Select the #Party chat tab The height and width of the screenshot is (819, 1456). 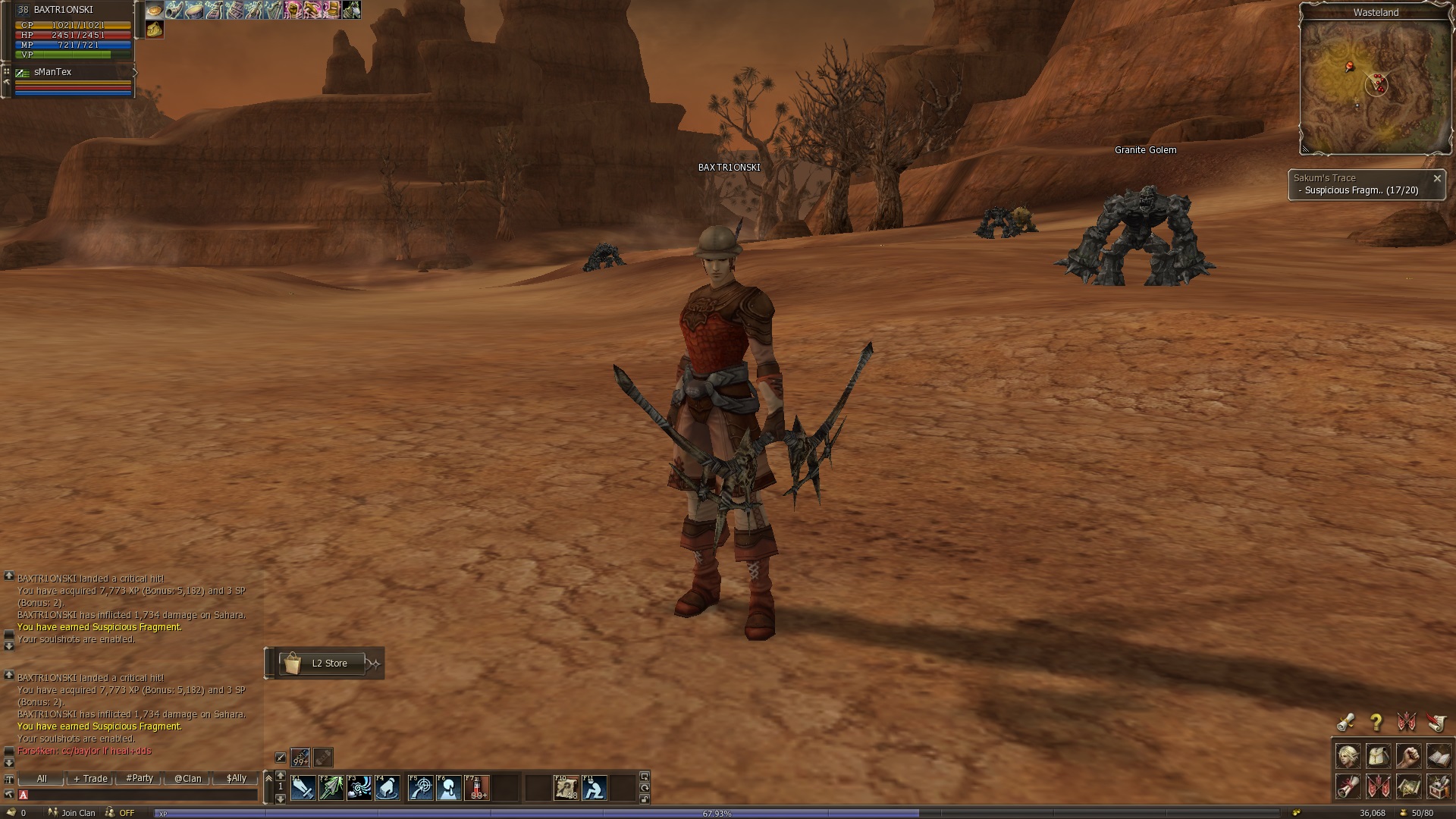point(140,778)
